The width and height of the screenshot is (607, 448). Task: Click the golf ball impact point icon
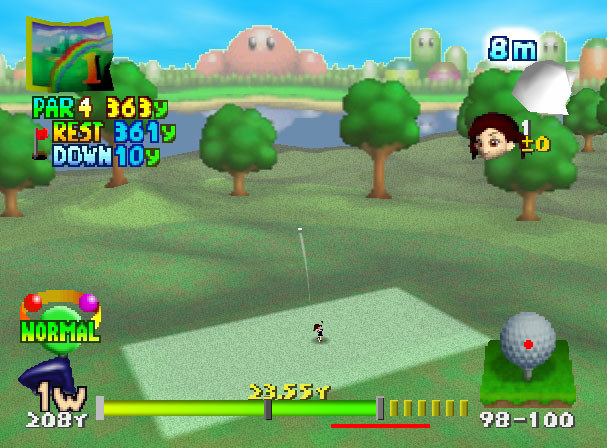click(x=527, y=340)
